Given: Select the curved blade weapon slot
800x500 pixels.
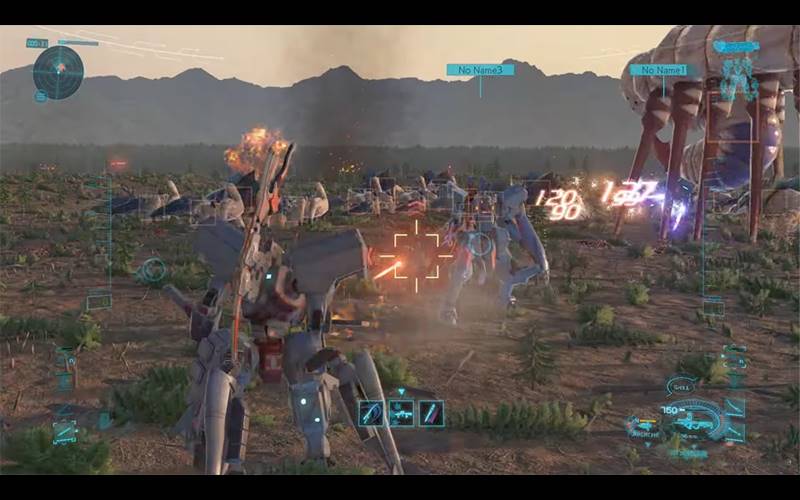Looking at the screenshot, I should 371,412.
